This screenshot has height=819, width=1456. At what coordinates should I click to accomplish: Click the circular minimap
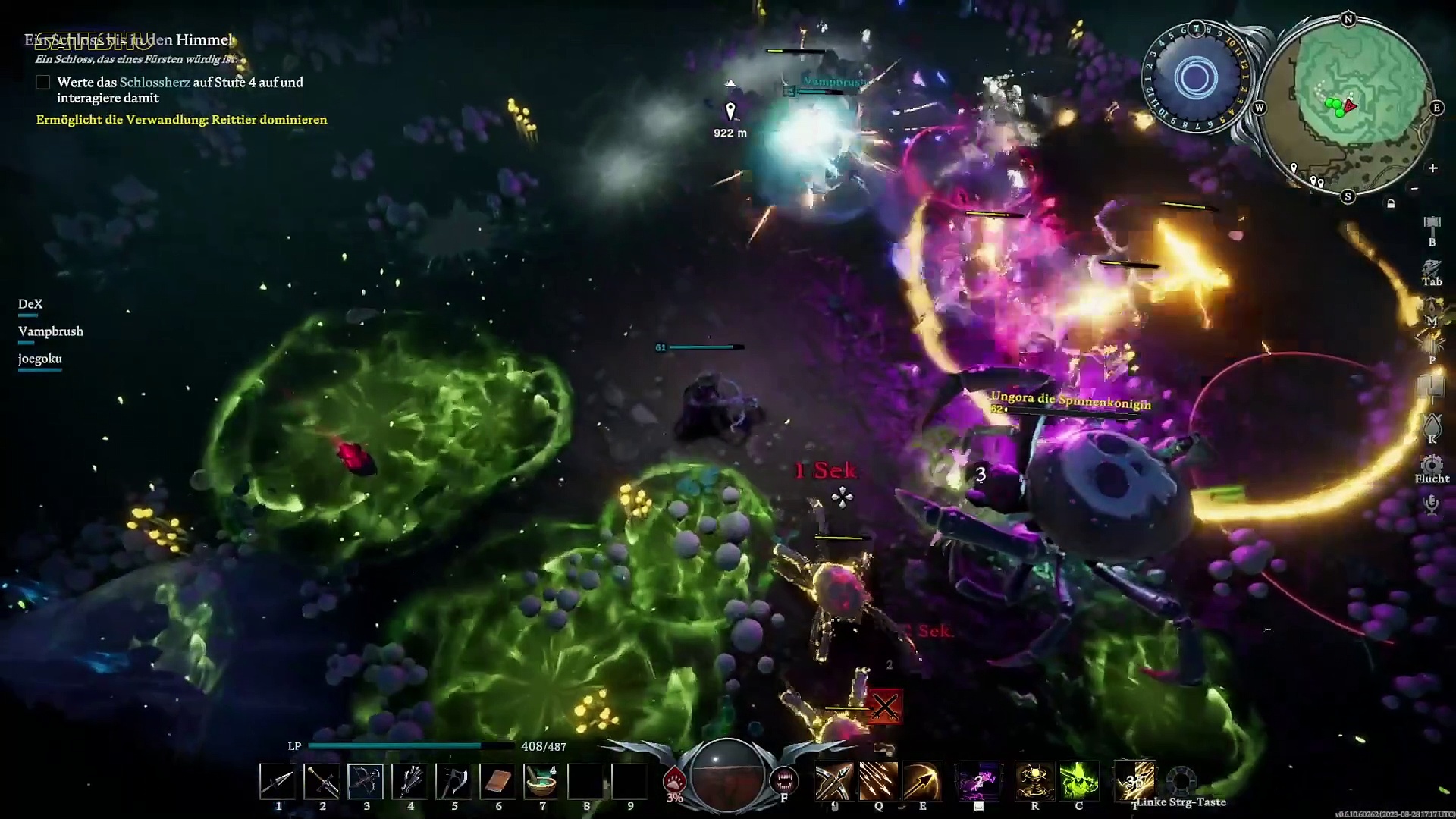(1349, 108)
